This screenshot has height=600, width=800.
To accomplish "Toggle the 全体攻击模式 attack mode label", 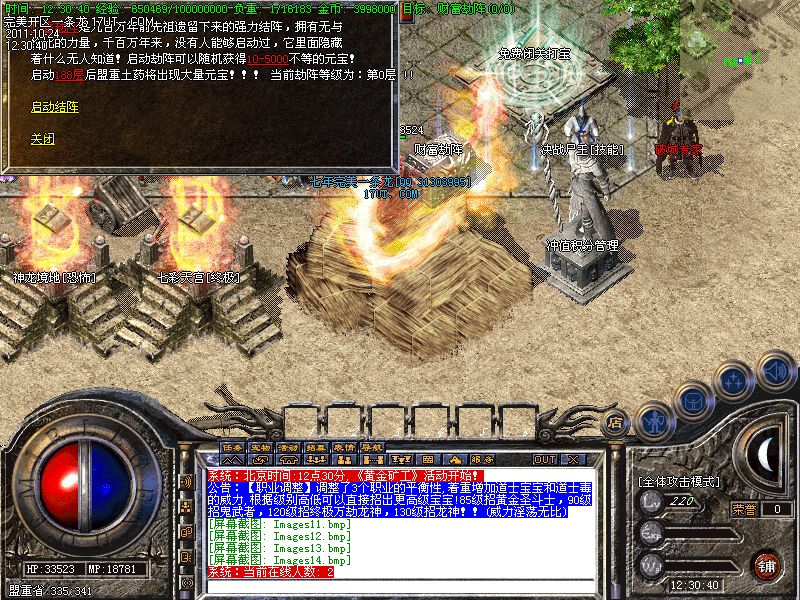I will click(680, 481).
